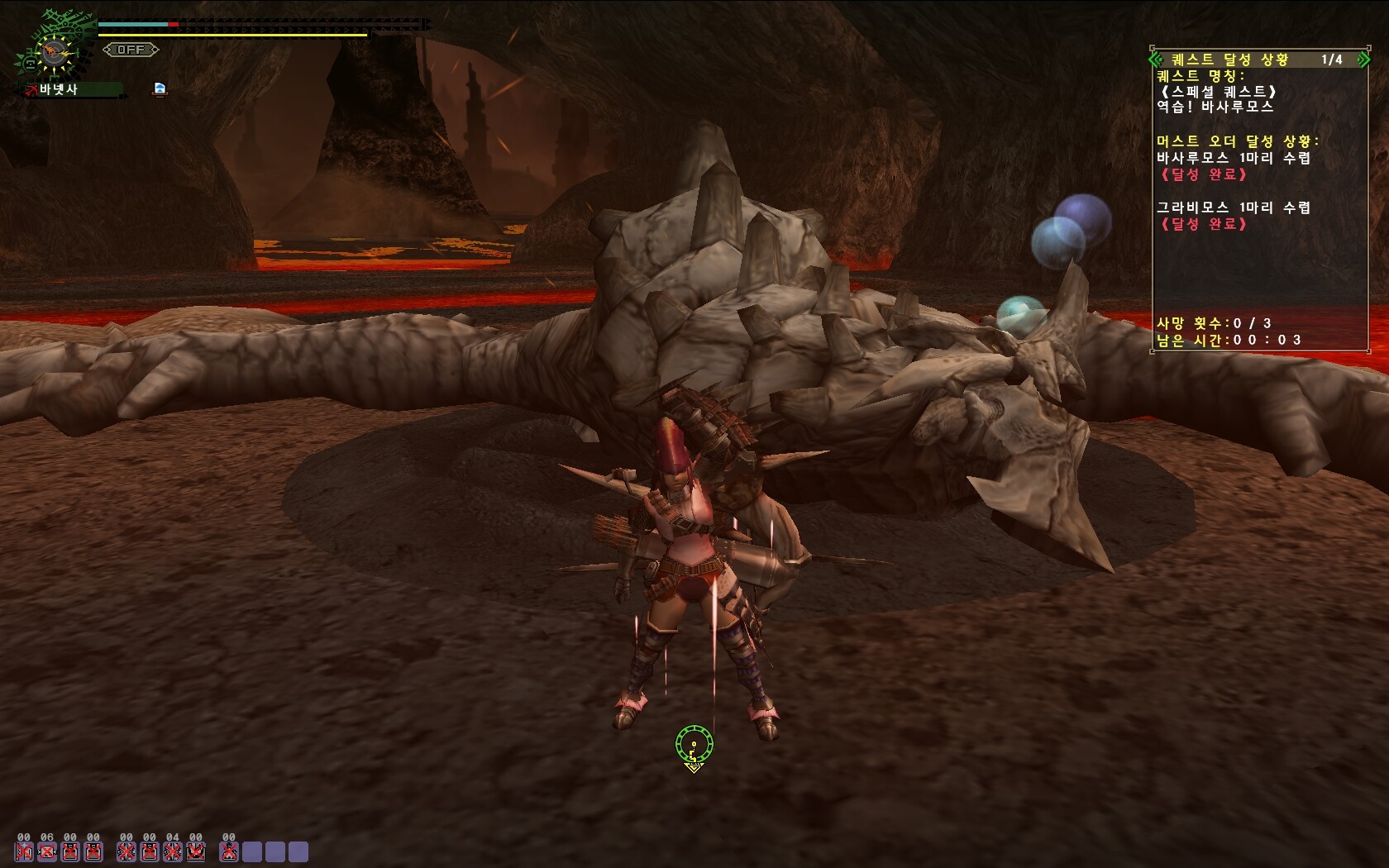Select the crossed-out item slot showing 04
The height and width of the screenshot is (868, 1389).
172,851
